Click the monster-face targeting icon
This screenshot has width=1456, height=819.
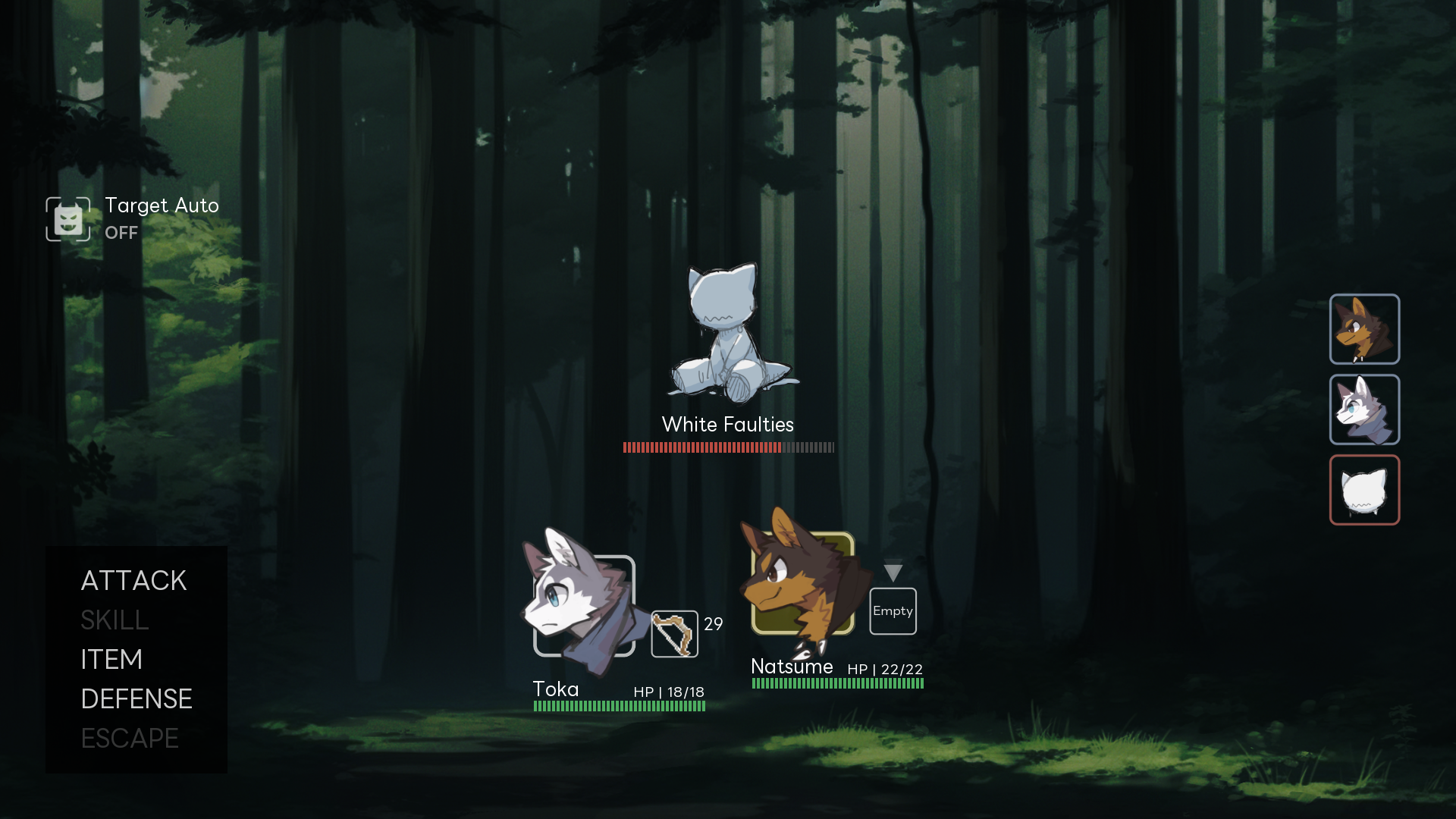(67, 219)
